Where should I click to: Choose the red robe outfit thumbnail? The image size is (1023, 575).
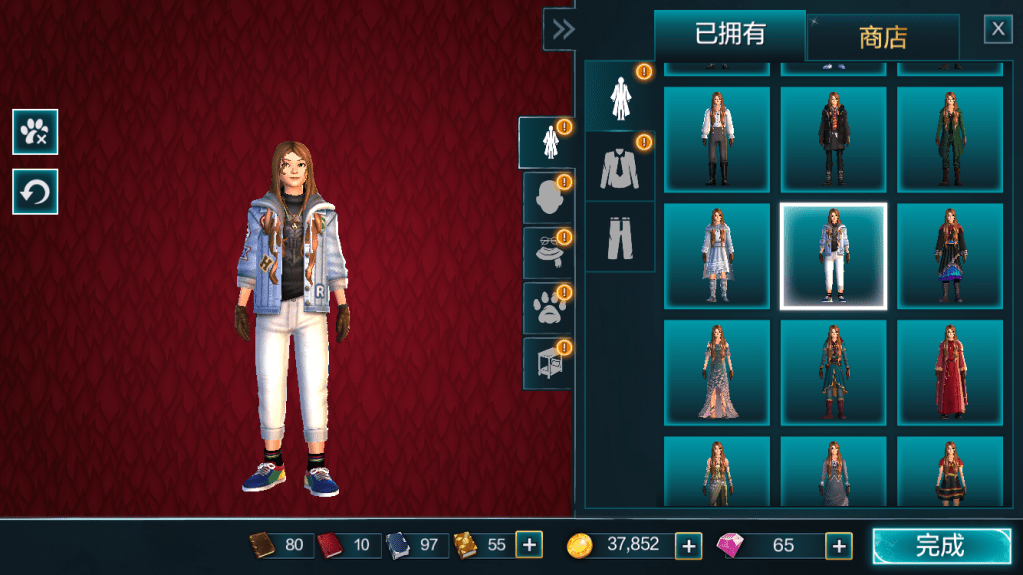click(949, 372)
